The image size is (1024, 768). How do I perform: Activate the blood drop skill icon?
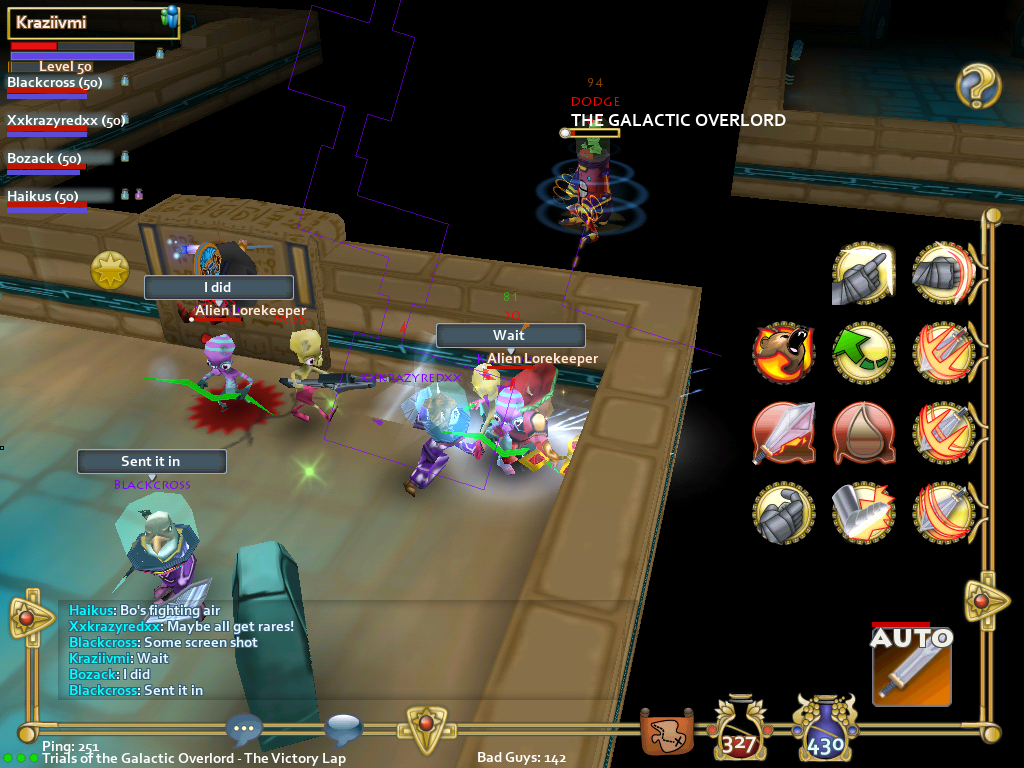(863, 432)
